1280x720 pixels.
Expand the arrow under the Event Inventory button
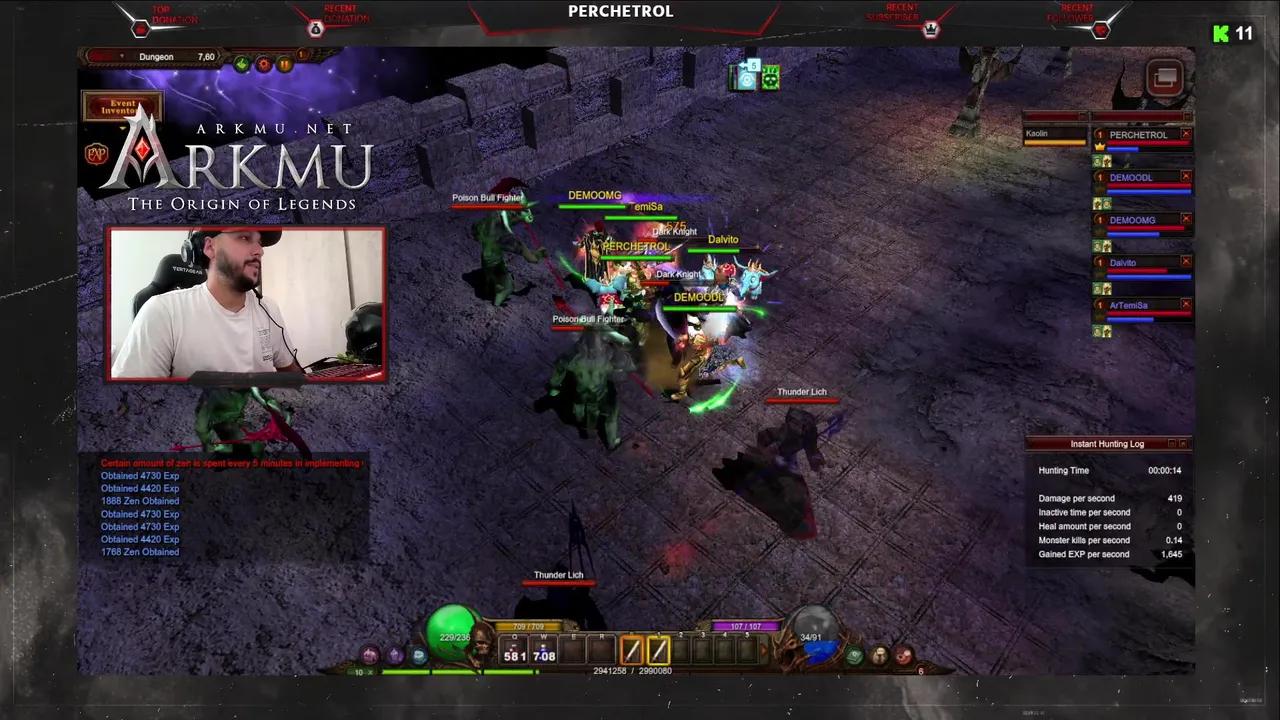click(x=122, y=128)
